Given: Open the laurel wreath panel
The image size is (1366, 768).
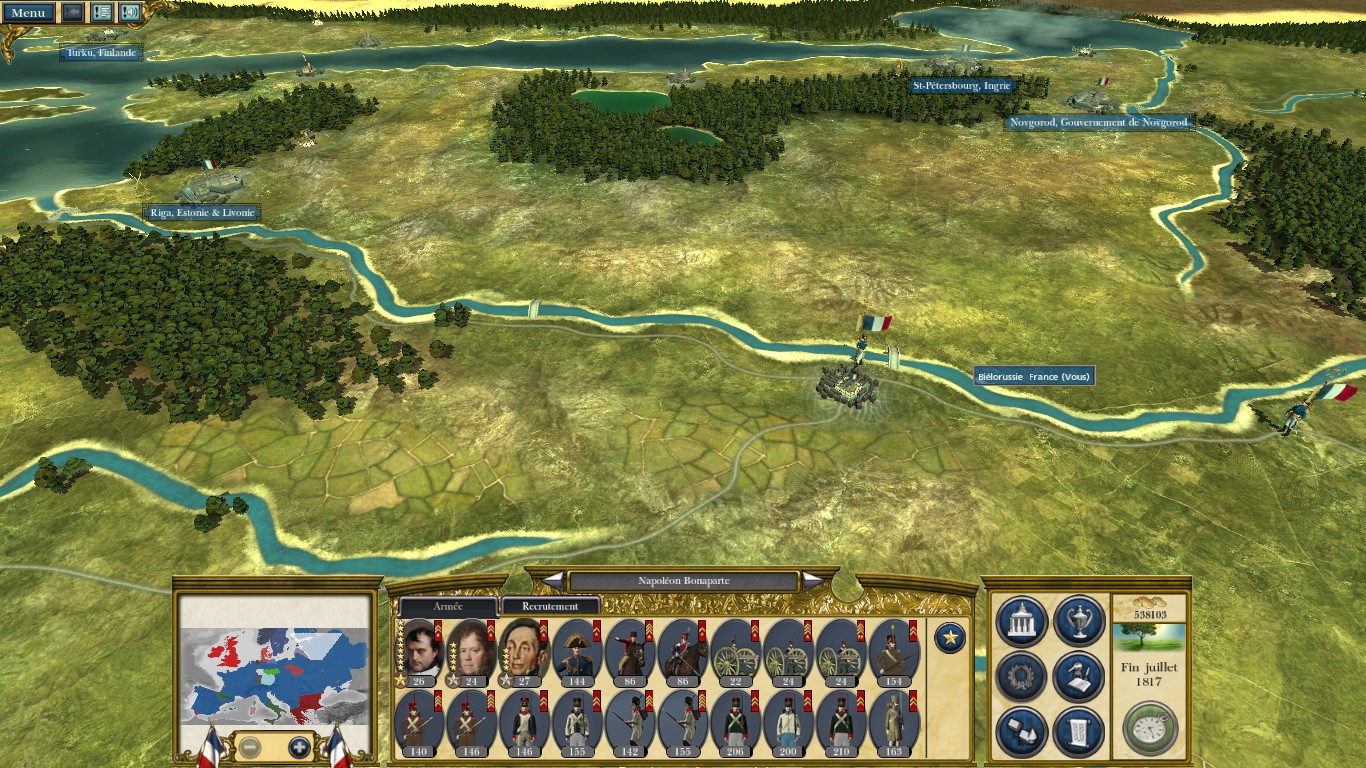Looking at the screenshot, I should 1022,677.
